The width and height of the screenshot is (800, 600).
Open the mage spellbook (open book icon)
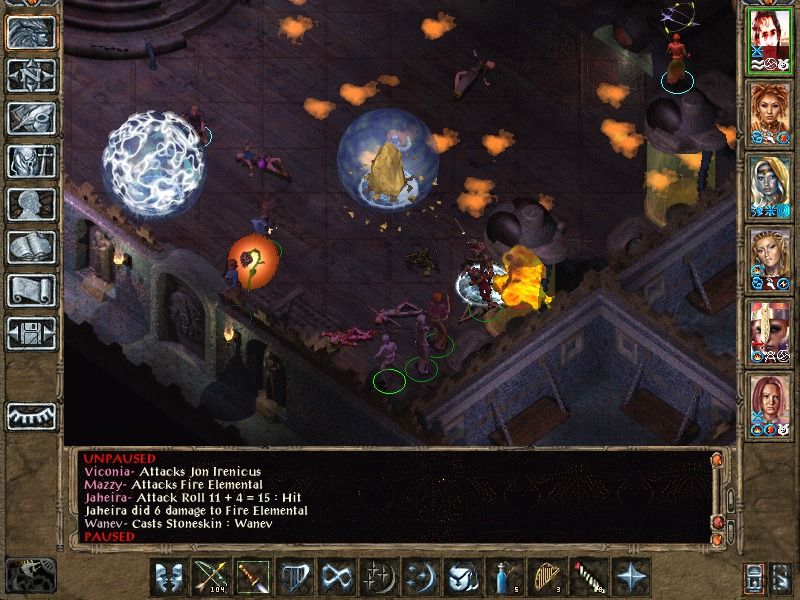click(x=31, y=246)
